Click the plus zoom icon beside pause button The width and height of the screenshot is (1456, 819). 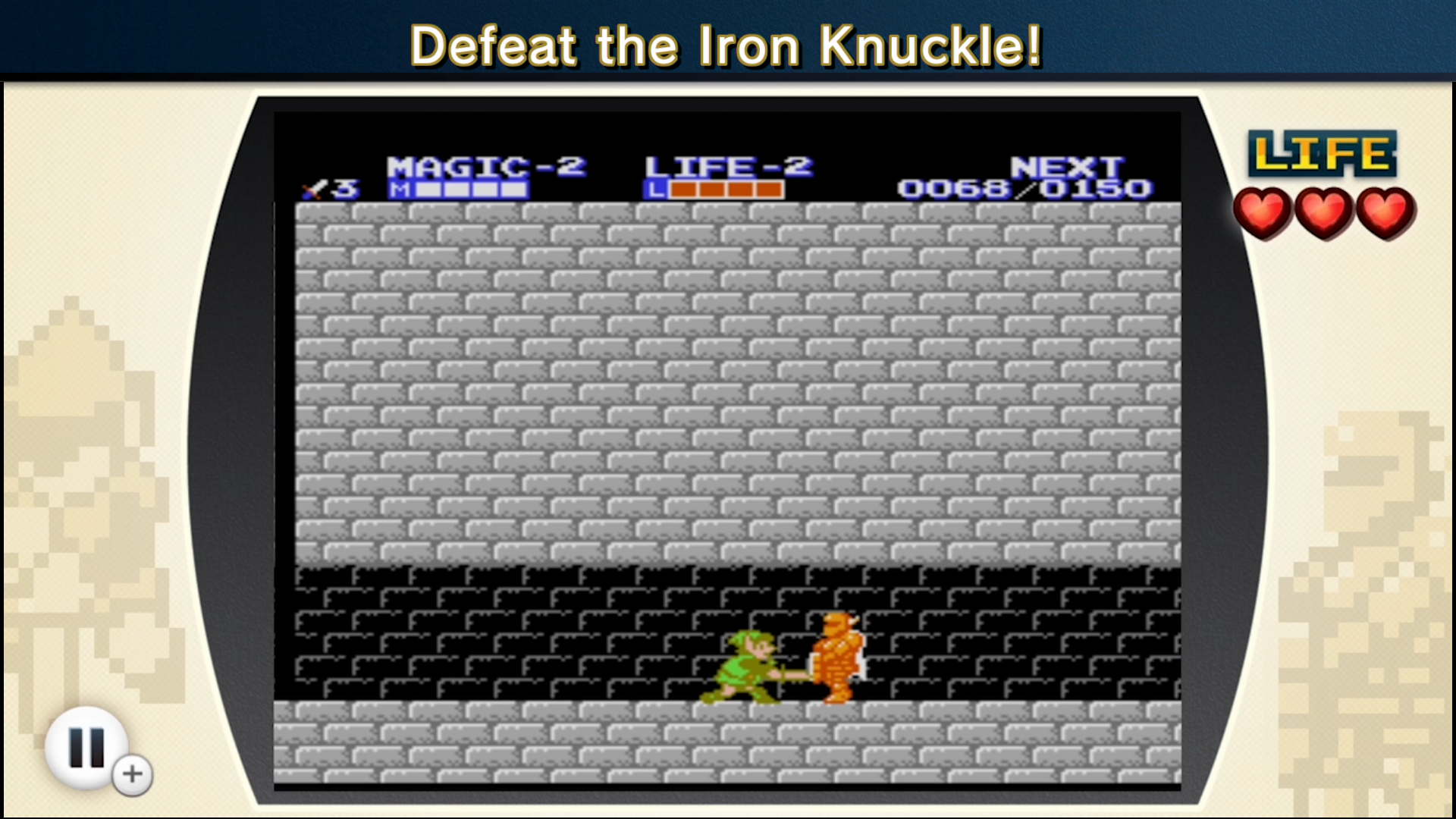[x=130, y=774]
